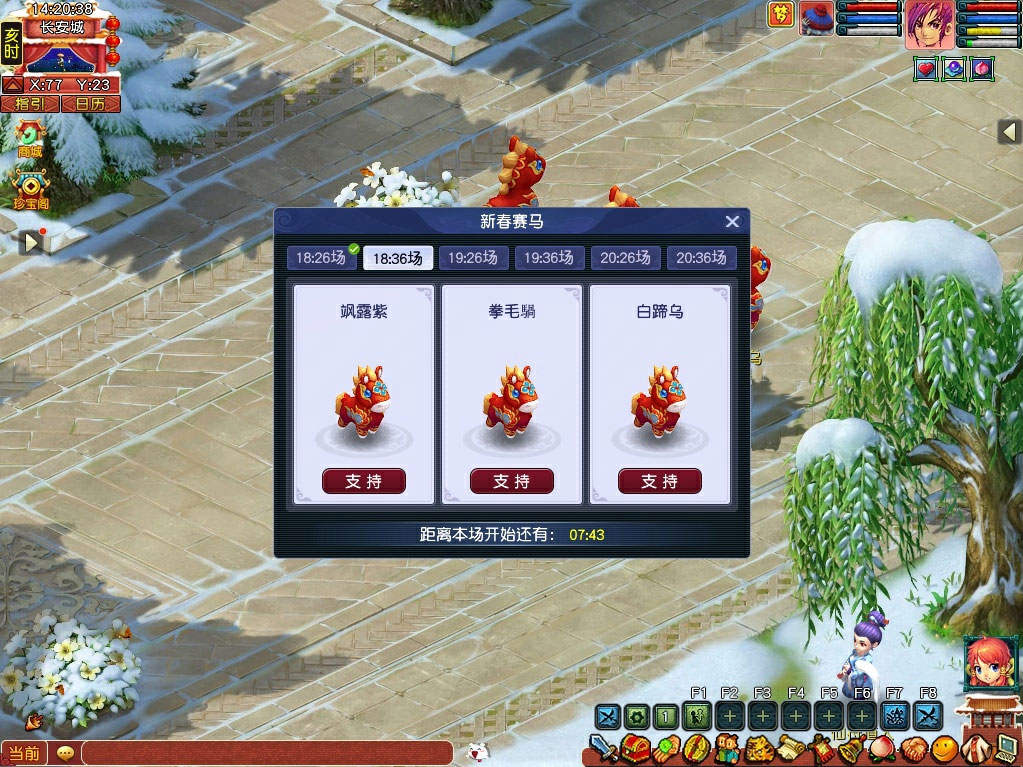Select the 19:26场 race tab
This screenshot has width=1023, height=767.
point(473,258)
